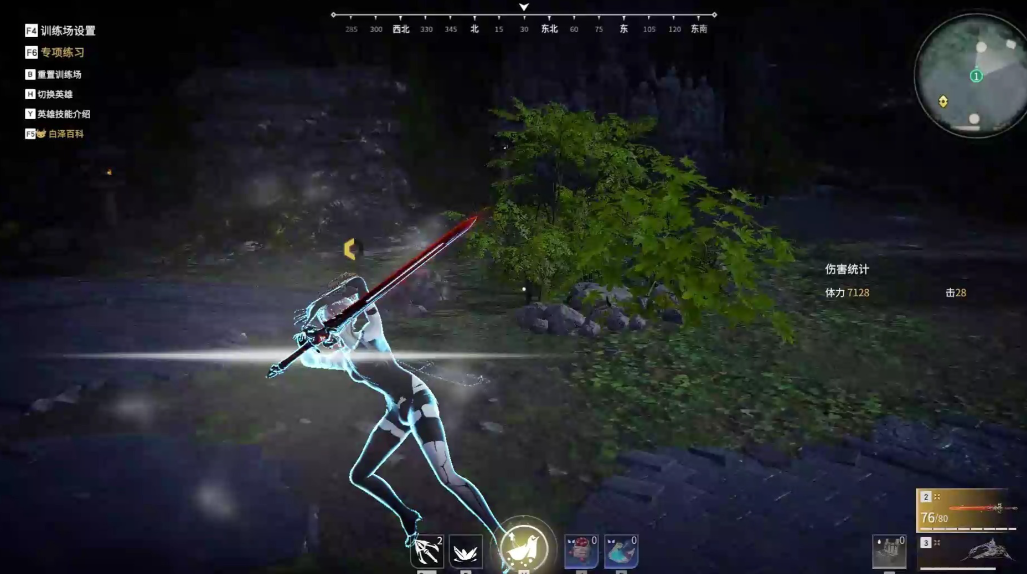1027x574 pixels.
Task: Select the grappling hook slot
Action: pos(427,551)
